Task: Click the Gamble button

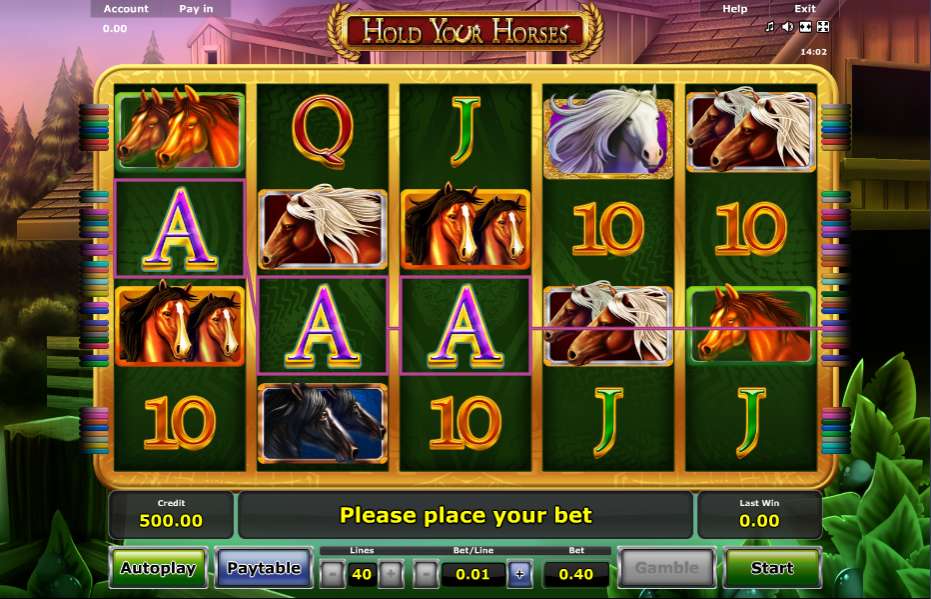Action: tap(667, 568)
